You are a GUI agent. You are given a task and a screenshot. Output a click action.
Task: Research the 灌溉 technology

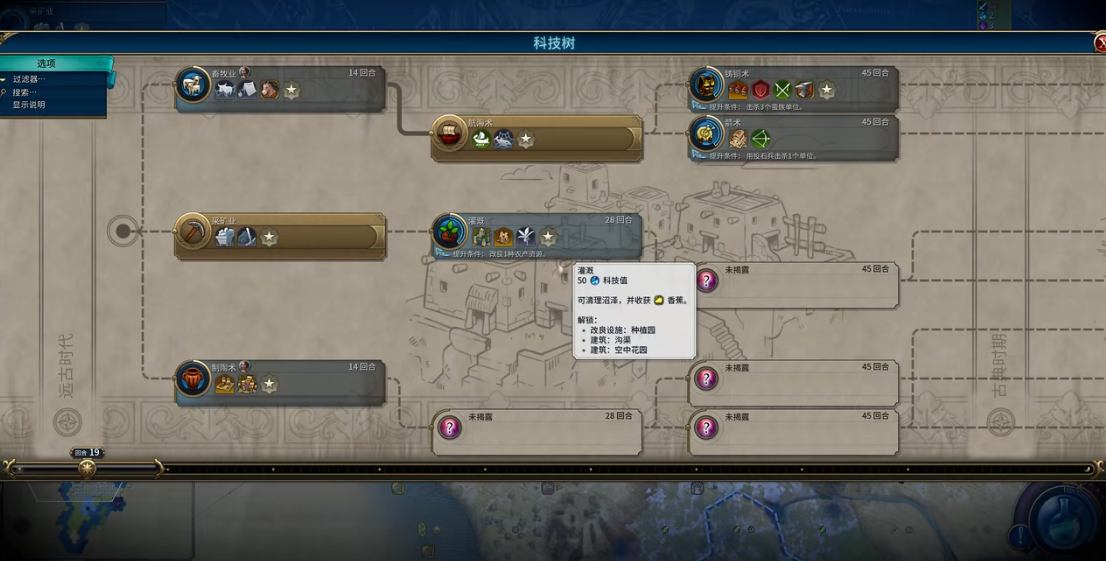(x=536, y=235)
